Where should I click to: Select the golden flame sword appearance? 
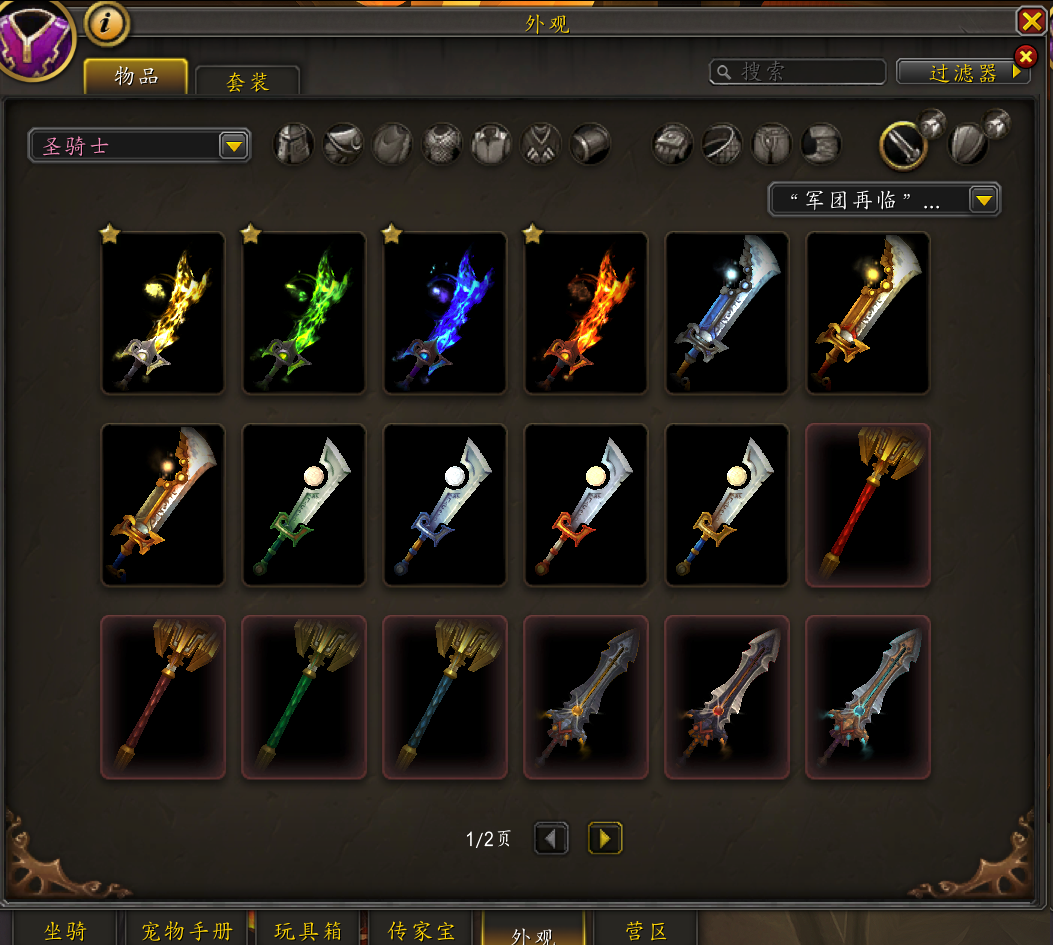(x=163, y=313)
